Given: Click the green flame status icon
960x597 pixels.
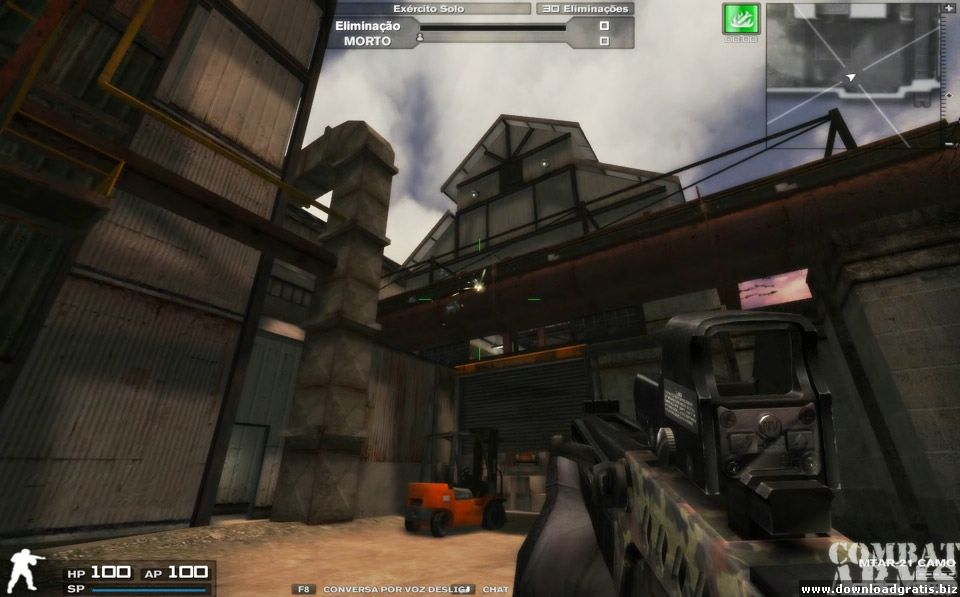Looking at the screenshot, I should [x=741, y=19].
